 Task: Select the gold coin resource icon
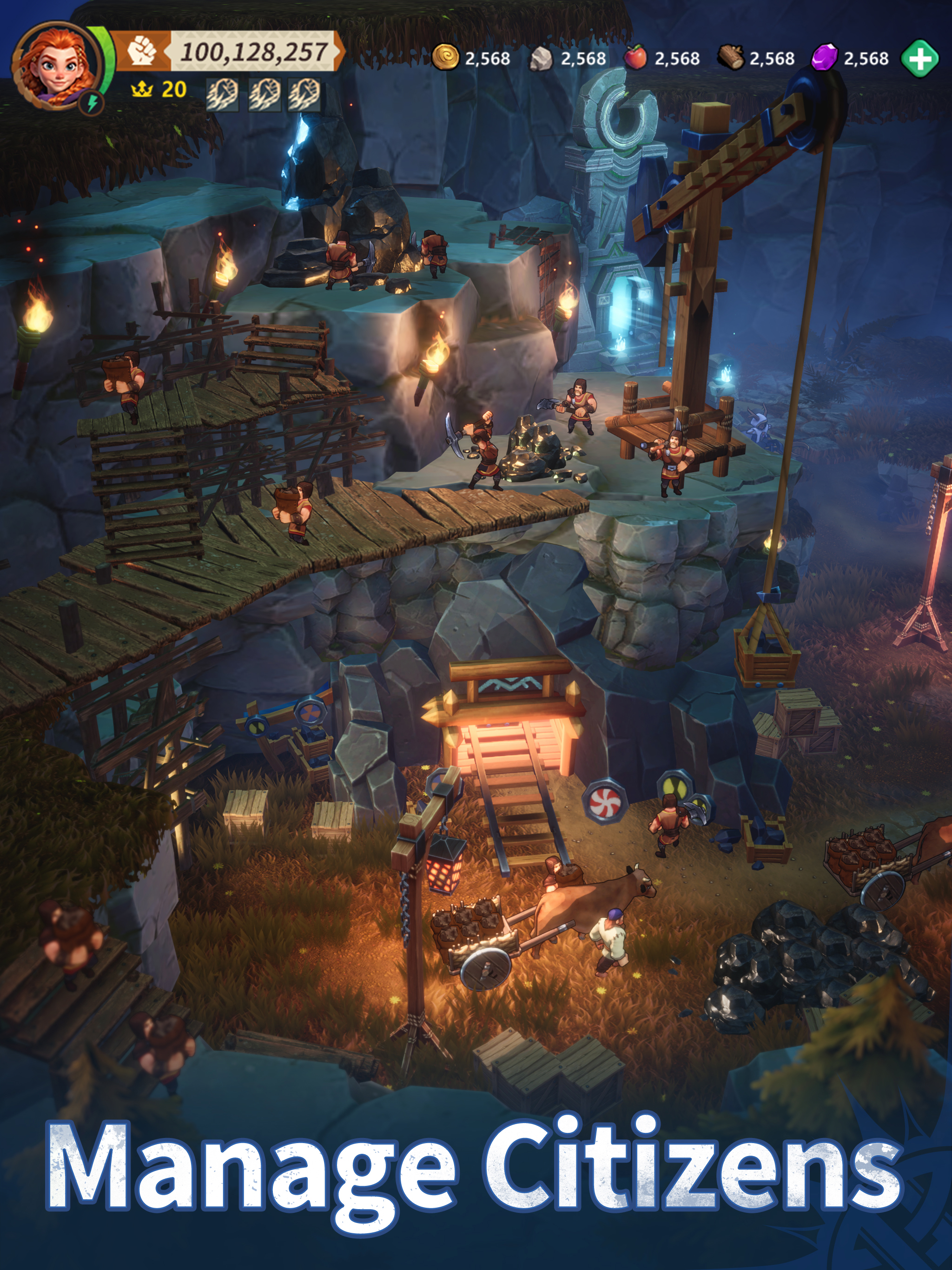(x=445, y=58)
